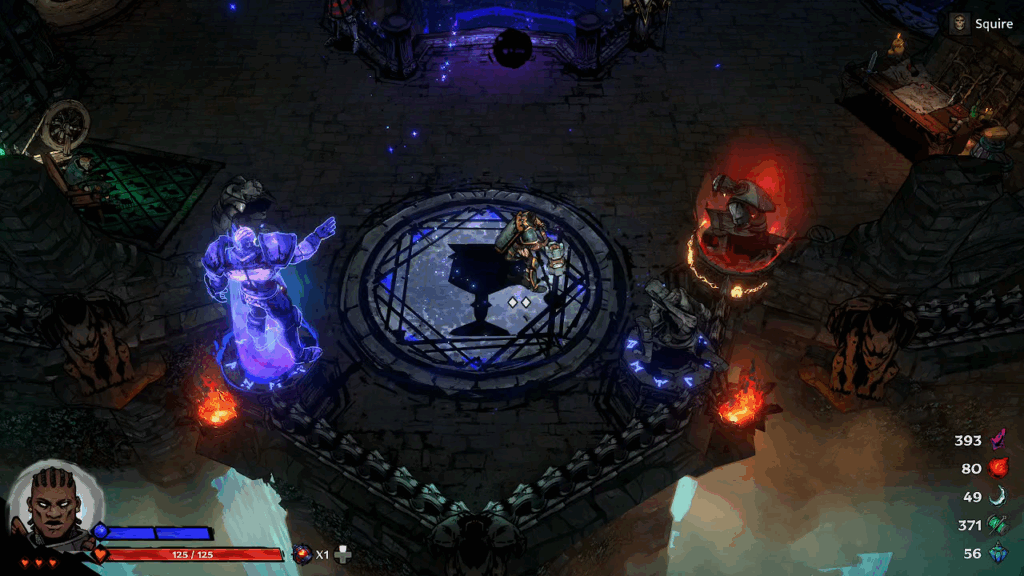Viewport: 1024px width, 576px height.
Task: Click the hero portrait
Action: click(x=55, y=503)
